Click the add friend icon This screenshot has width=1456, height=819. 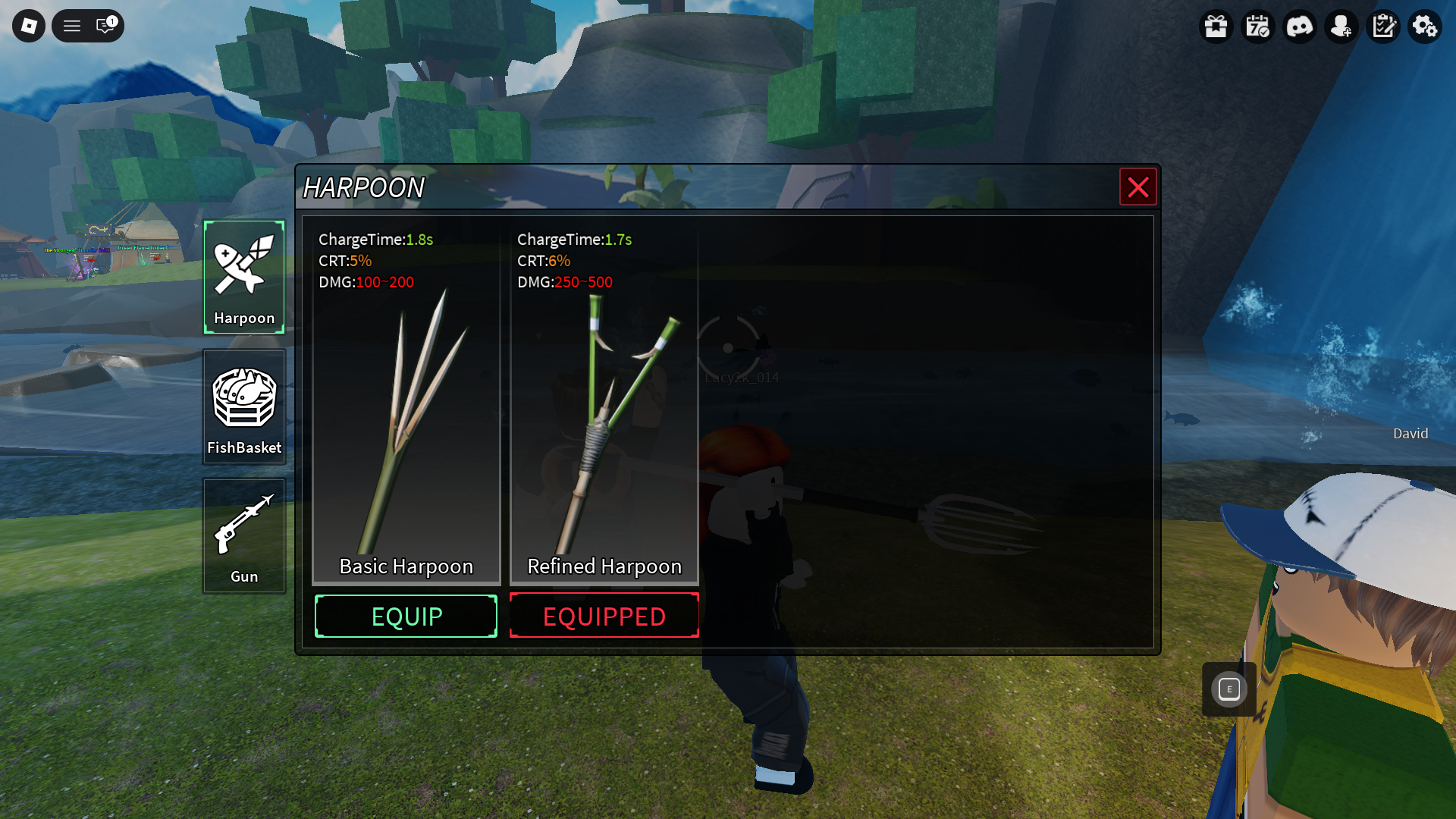coord(1341,26)
